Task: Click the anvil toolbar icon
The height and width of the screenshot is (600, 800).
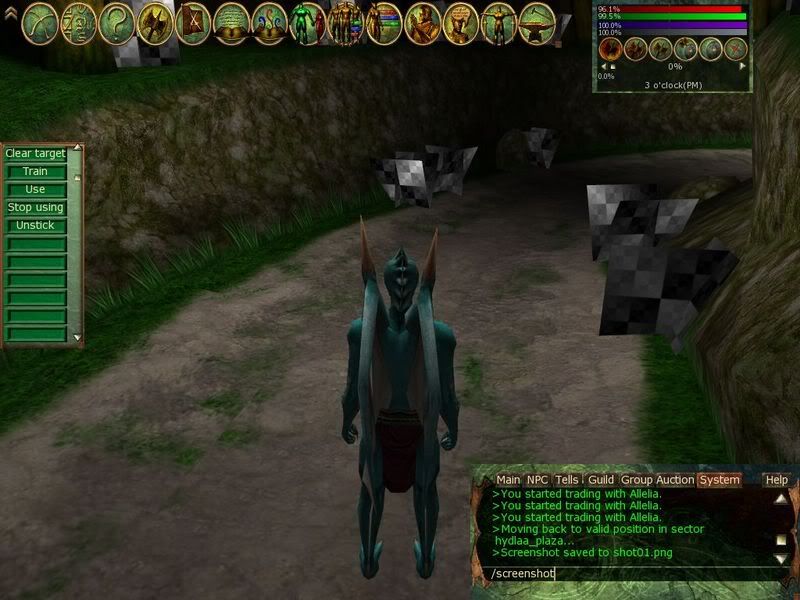Action: click(537, 22)
